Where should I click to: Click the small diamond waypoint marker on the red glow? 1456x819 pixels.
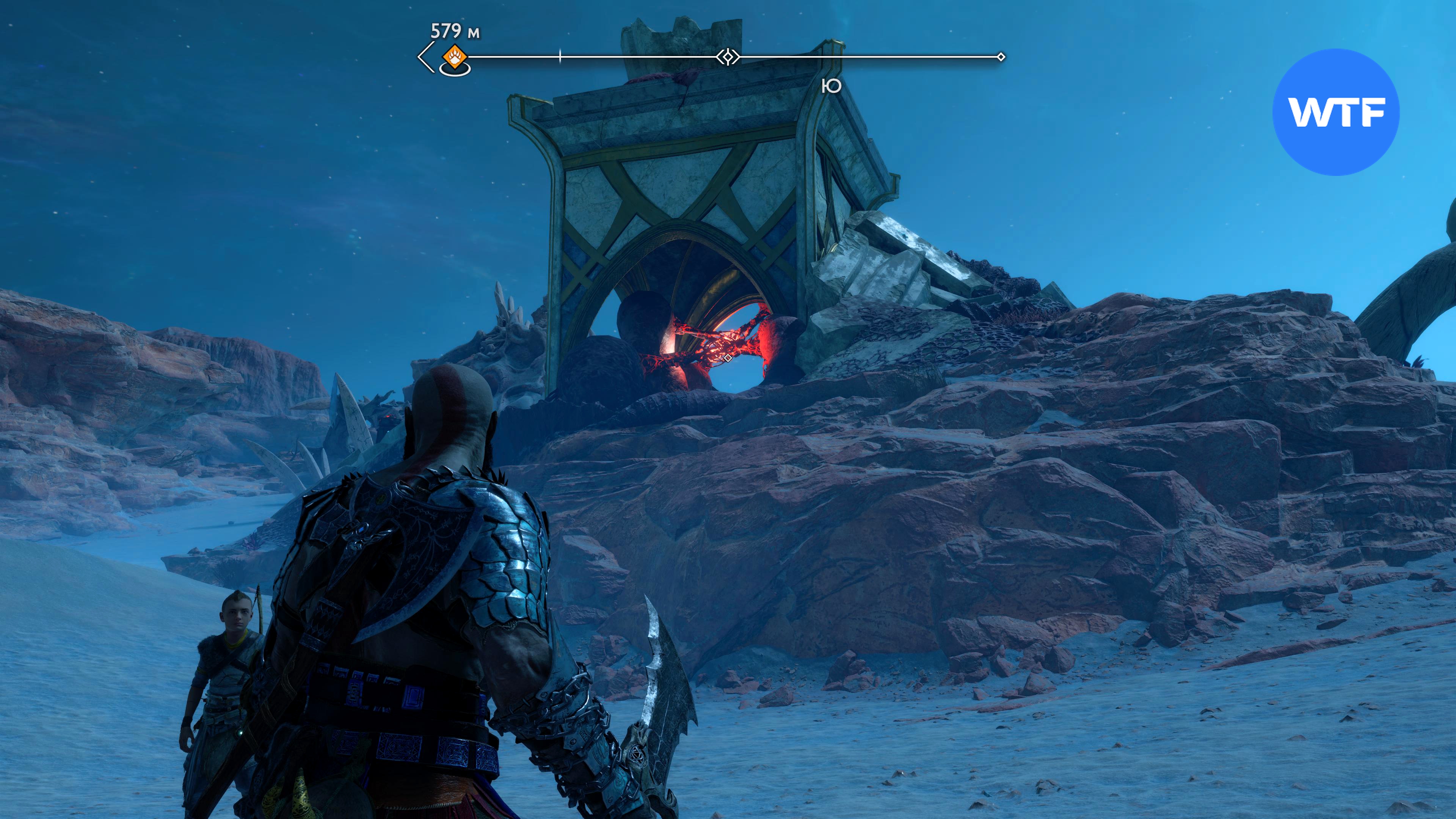(728, 358)
